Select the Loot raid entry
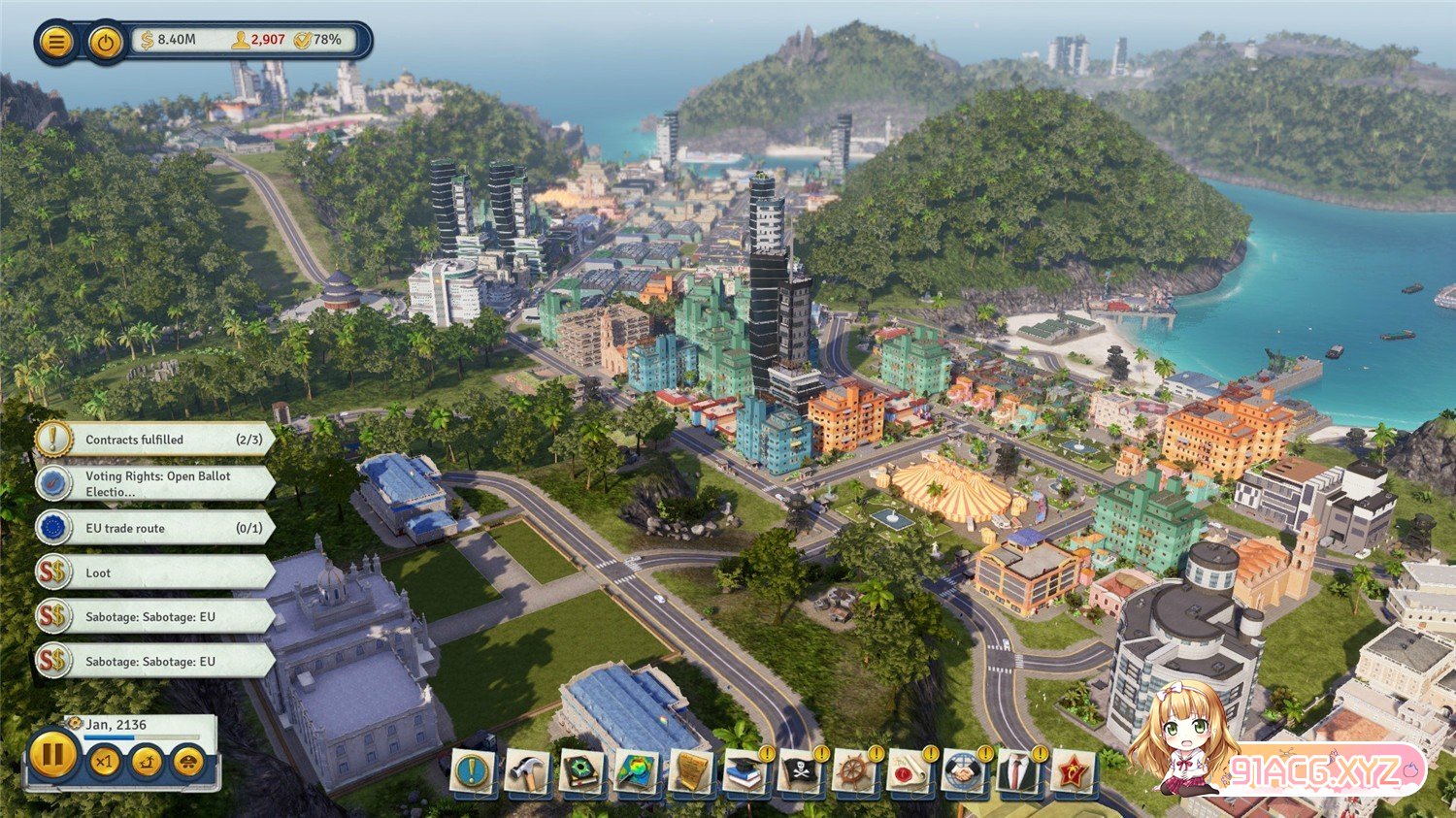This screenshot has height=818, width=1456. coord(155,573)
